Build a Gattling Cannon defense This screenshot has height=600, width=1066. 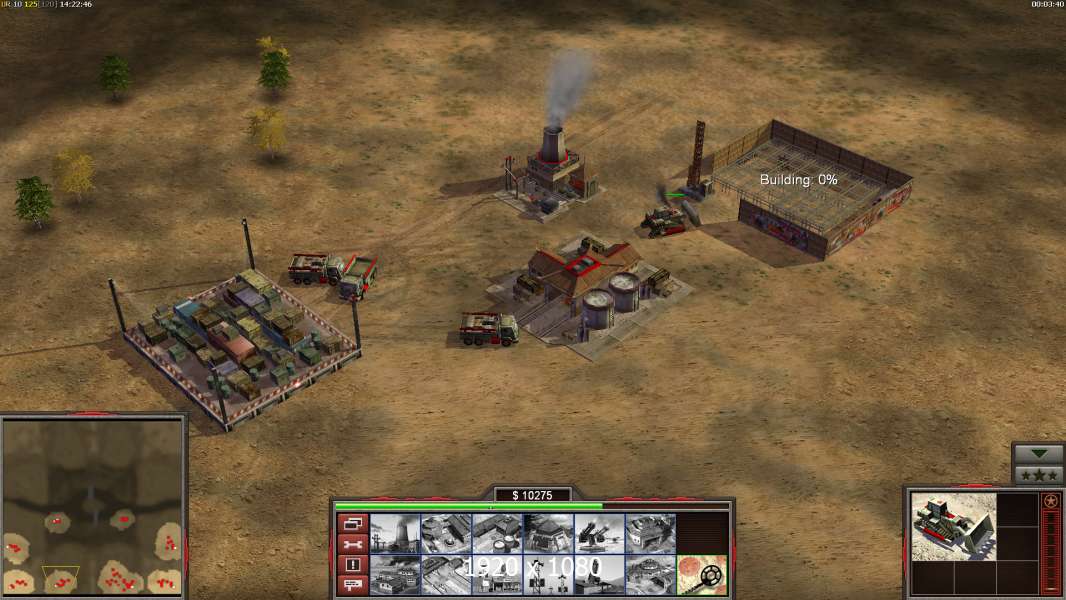[x=599, y=533]
